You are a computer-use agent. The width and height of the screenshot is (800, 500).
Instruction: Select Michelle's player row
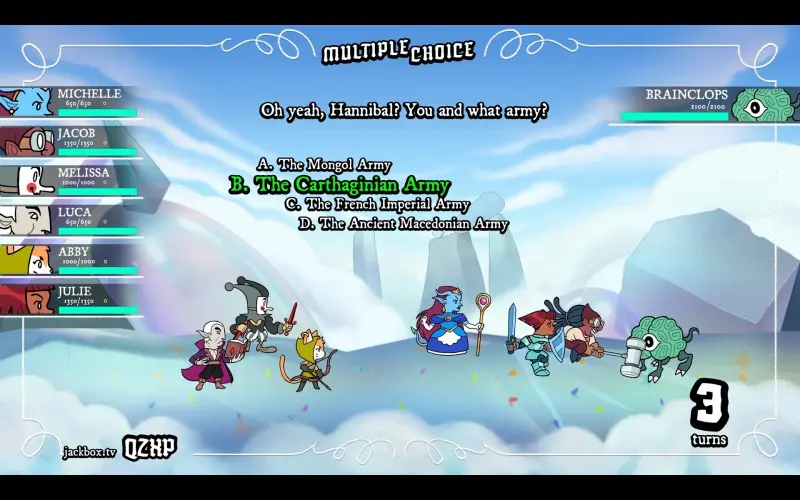click(70, 102)
